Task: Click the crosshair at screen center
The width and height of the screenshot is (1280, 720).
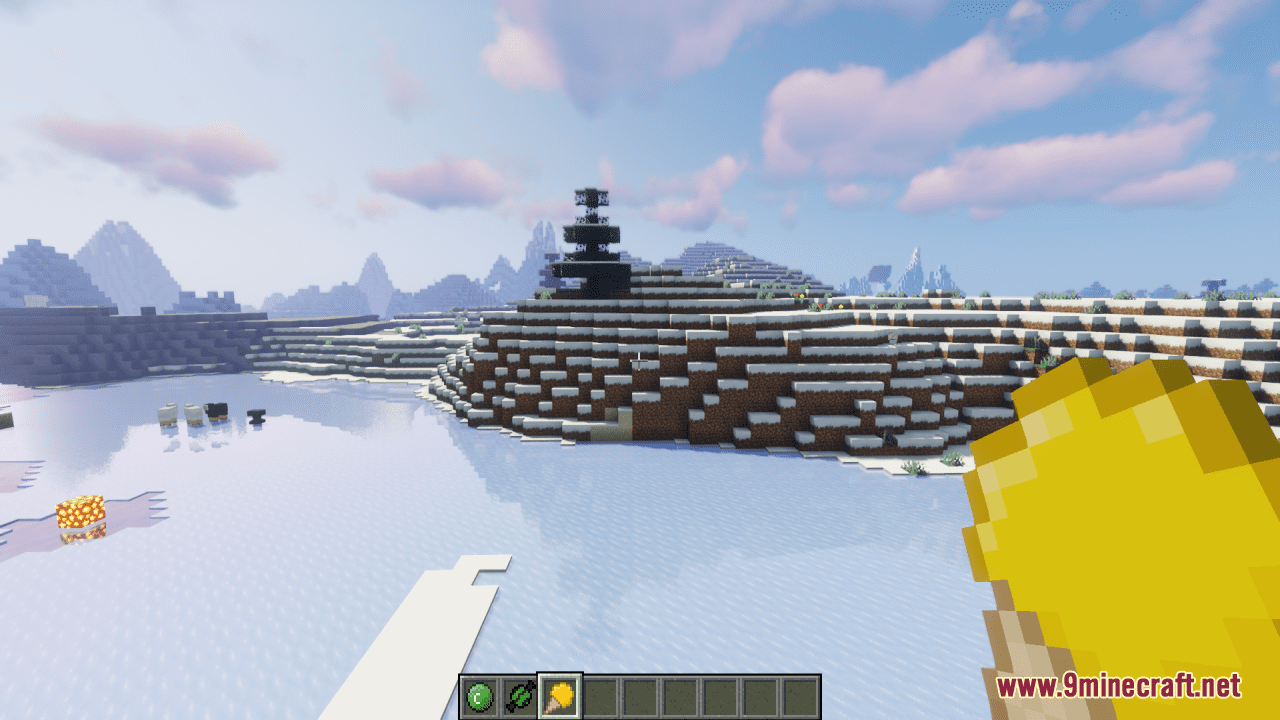Action: click(x=640, y=360)
